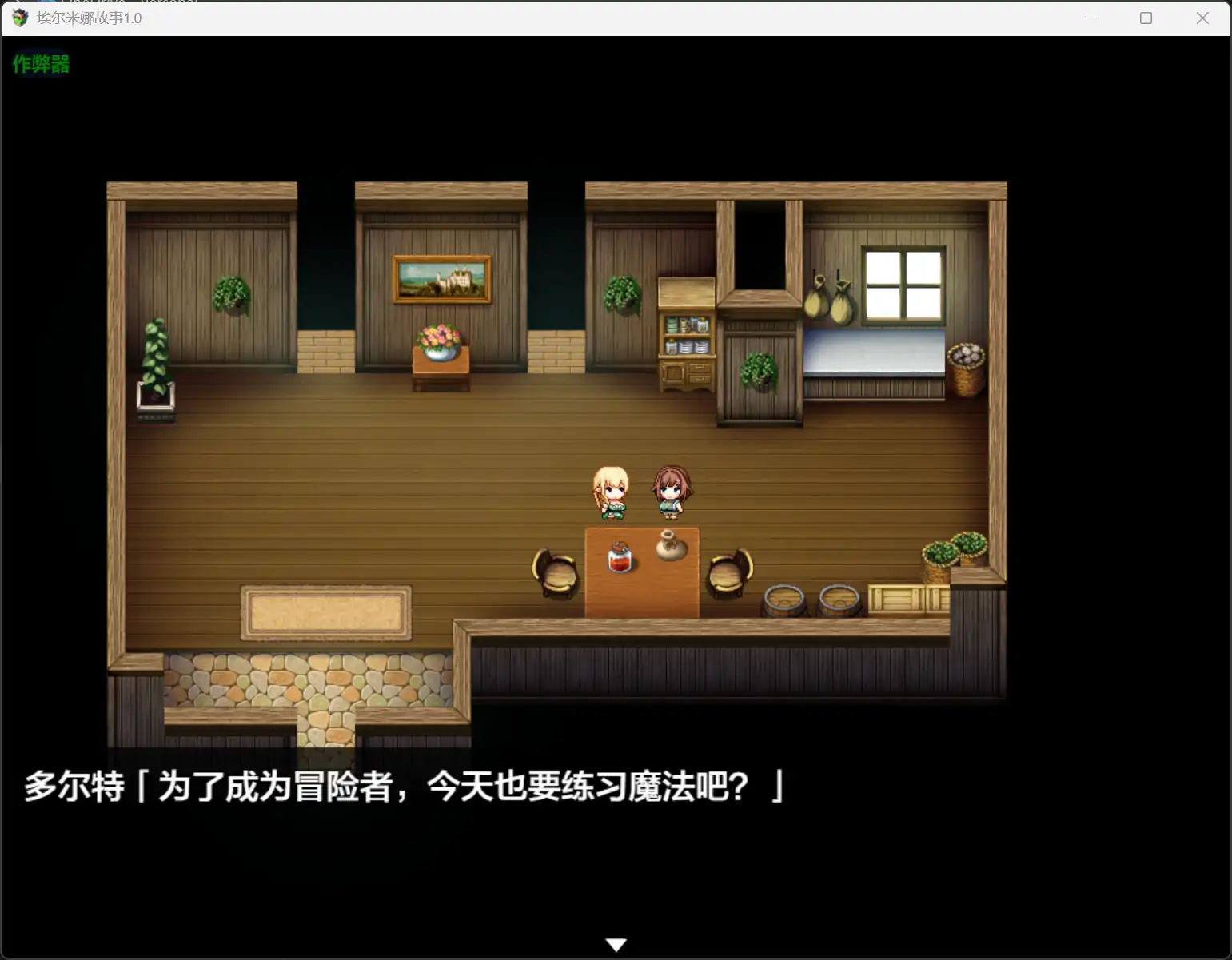Viewport: 1232px width, 960px height.
Task: Advance the dialogue with the triangle indicator
Action: coord(616,944)
